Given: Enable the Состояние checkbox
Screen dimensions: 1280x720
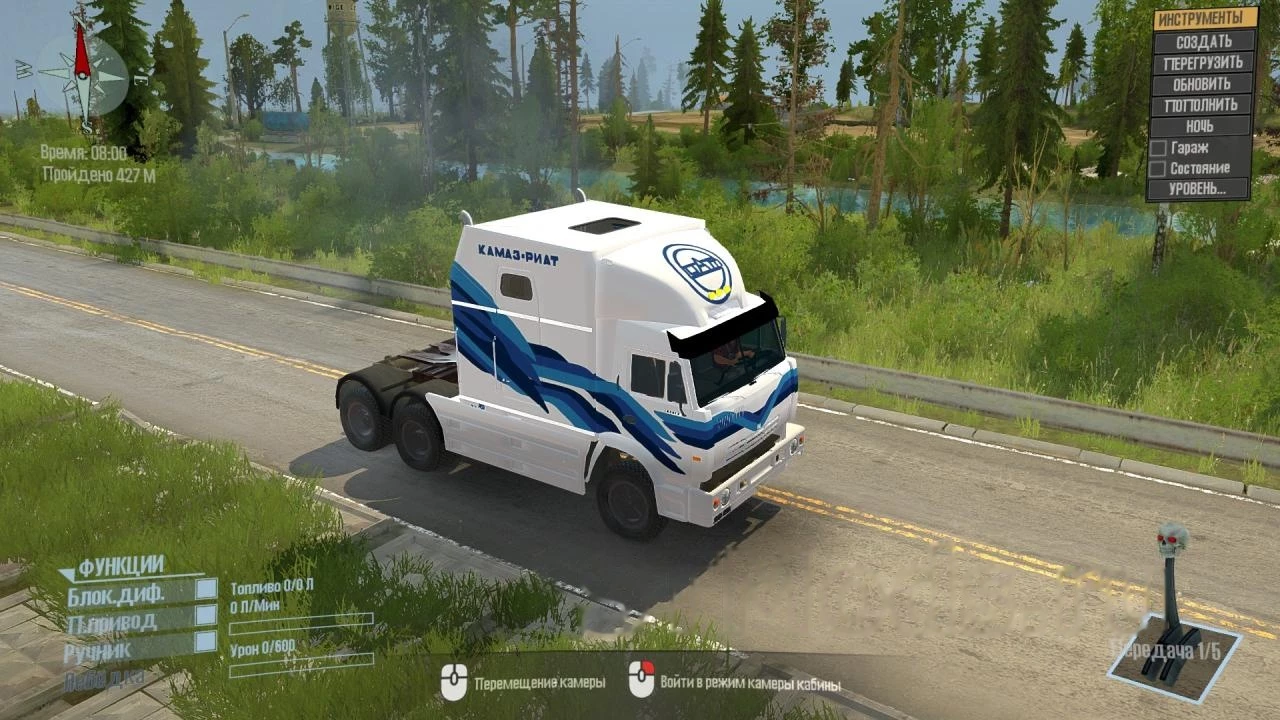Looking at the screenshot, I should pyautogui.click(x=1158, y=168).
